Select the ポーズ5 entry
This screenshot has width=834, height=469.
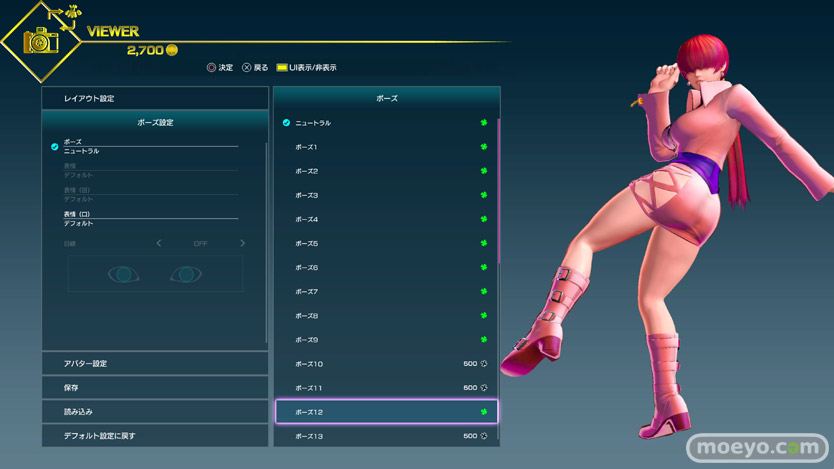coord(386,243)
